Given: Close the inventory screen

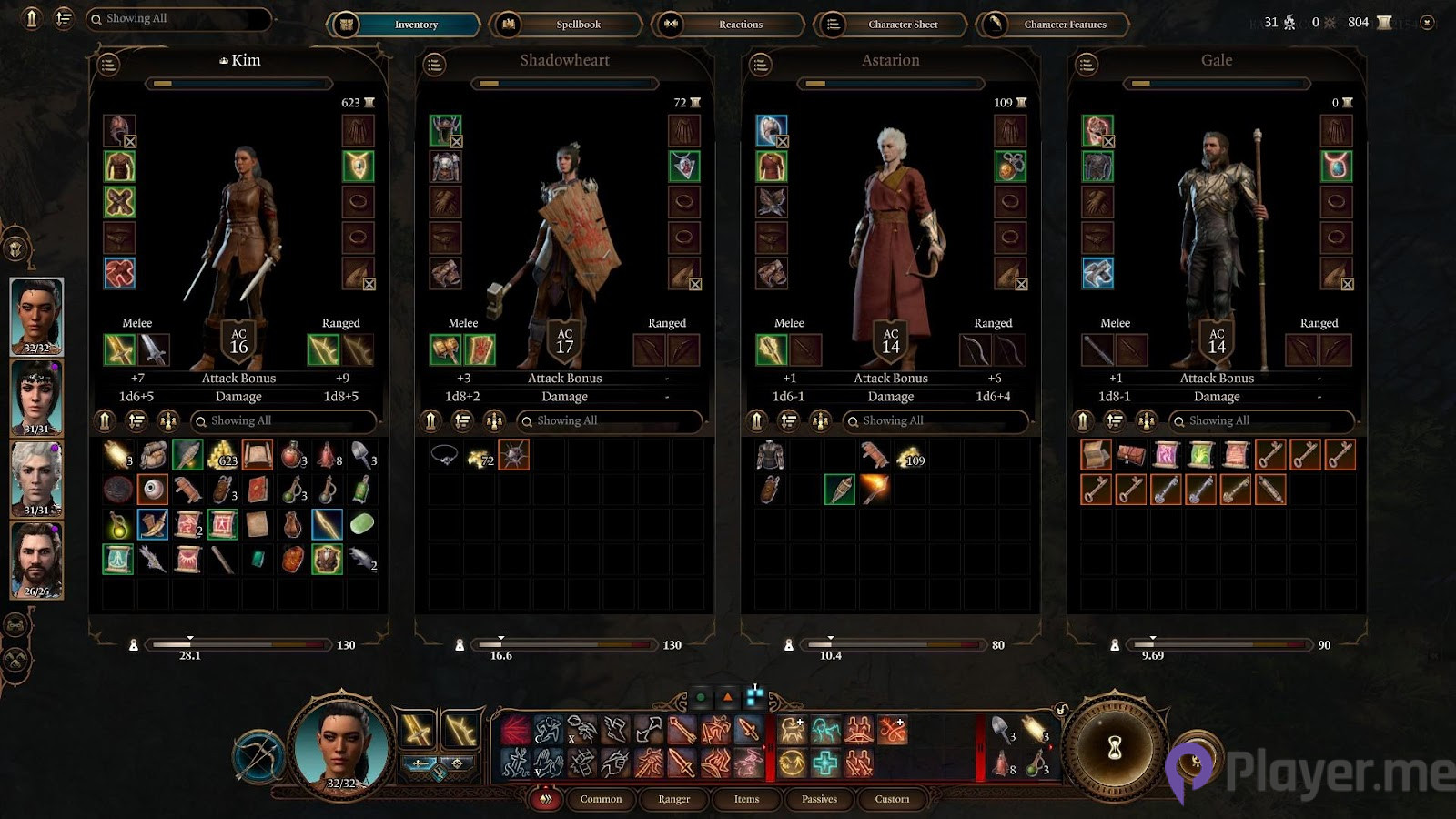Looking at the screenshot, I should click(x=1427, y=23).
